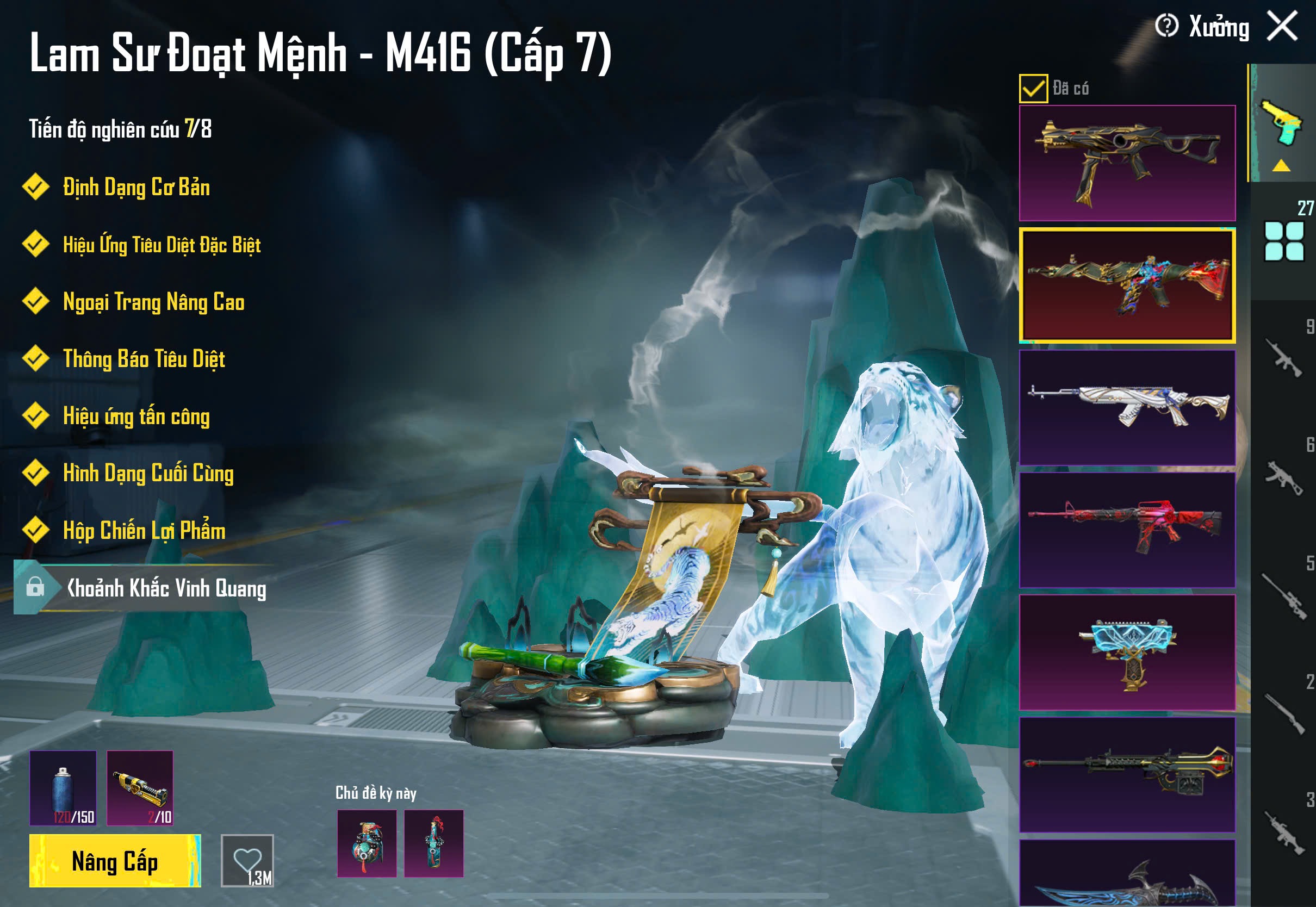This screenshot has width=1316, height=907.
Task: View the Hộp Chiến Lợi Phẩm stage
Action: pos(144,530)
